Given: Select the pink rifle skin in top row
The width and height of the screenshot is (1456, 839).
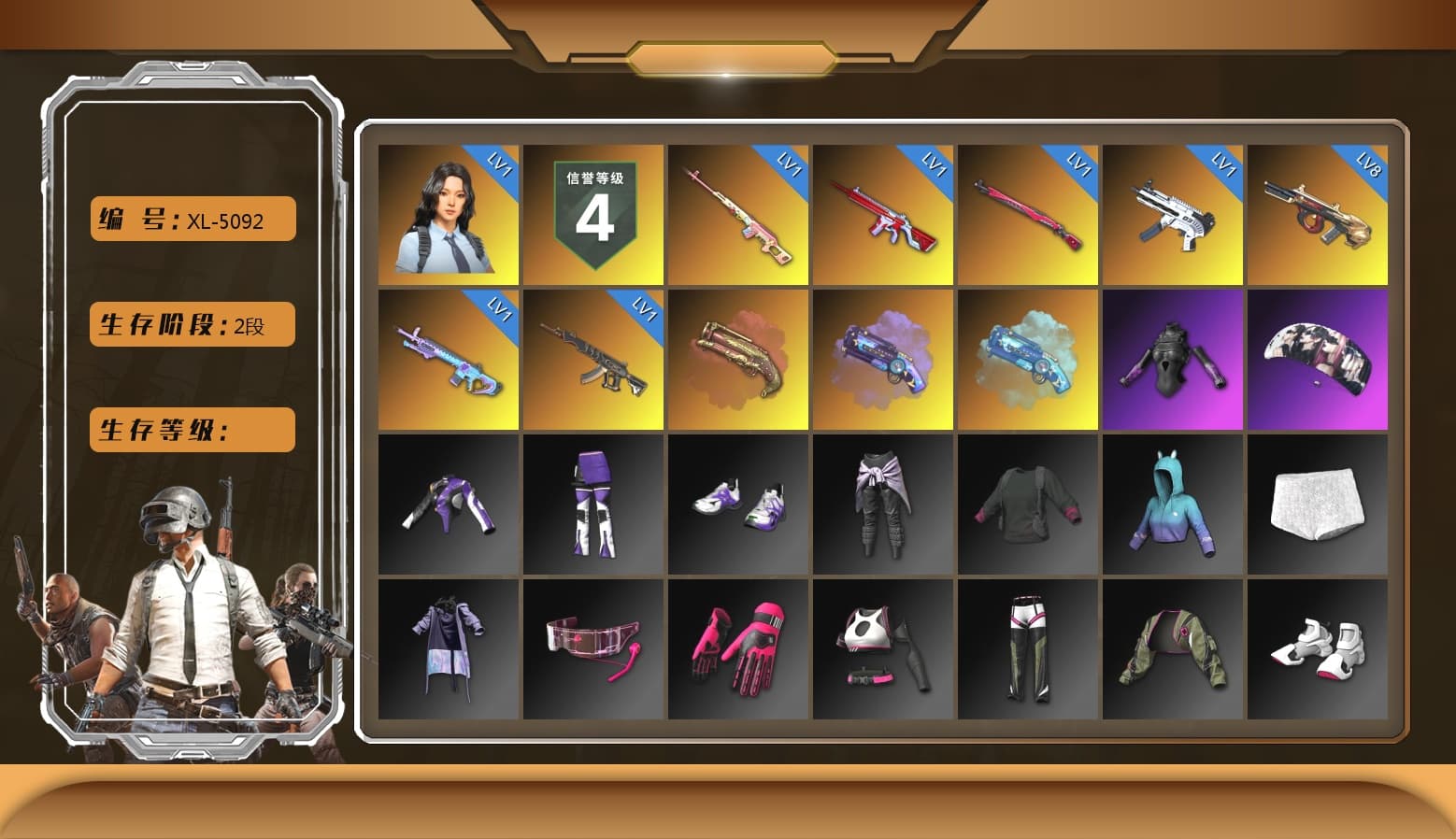Looking at the screenshot, I should click(x=738, y=215).
